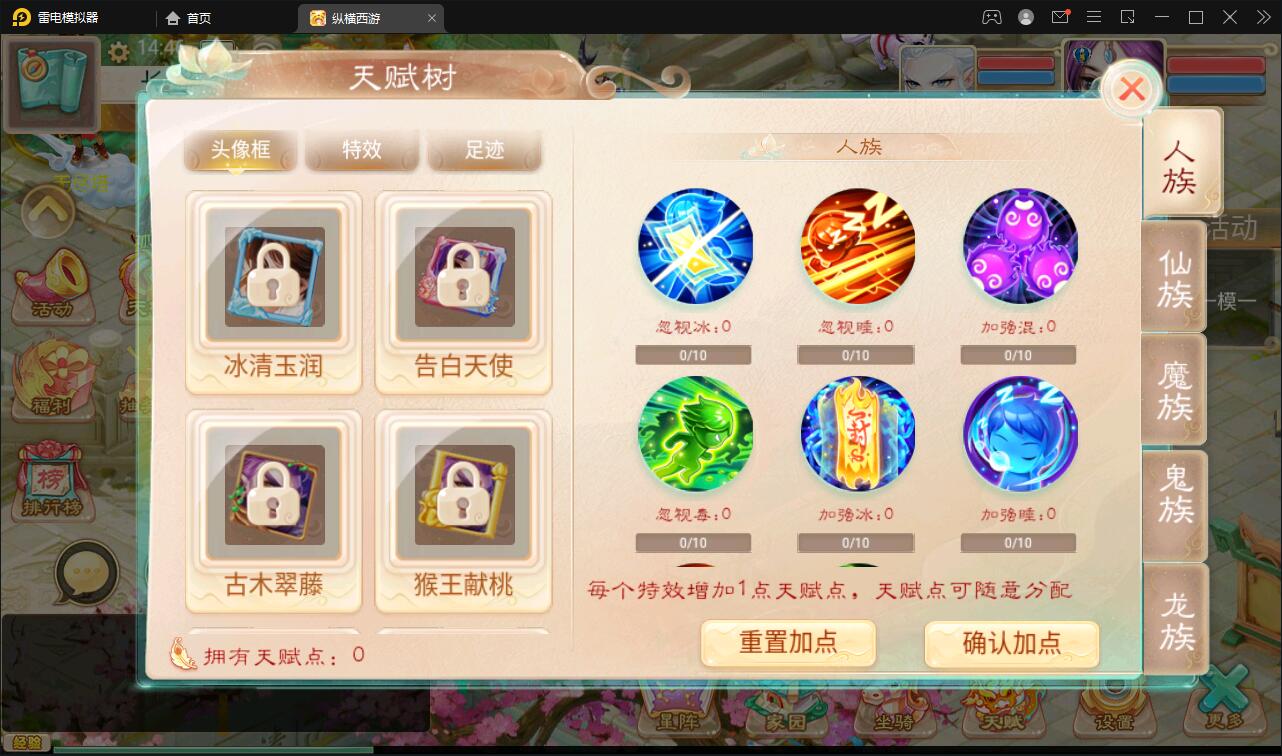
Task: Click the 加强冰 scroll talent icon
Action: tap(857, 433)
